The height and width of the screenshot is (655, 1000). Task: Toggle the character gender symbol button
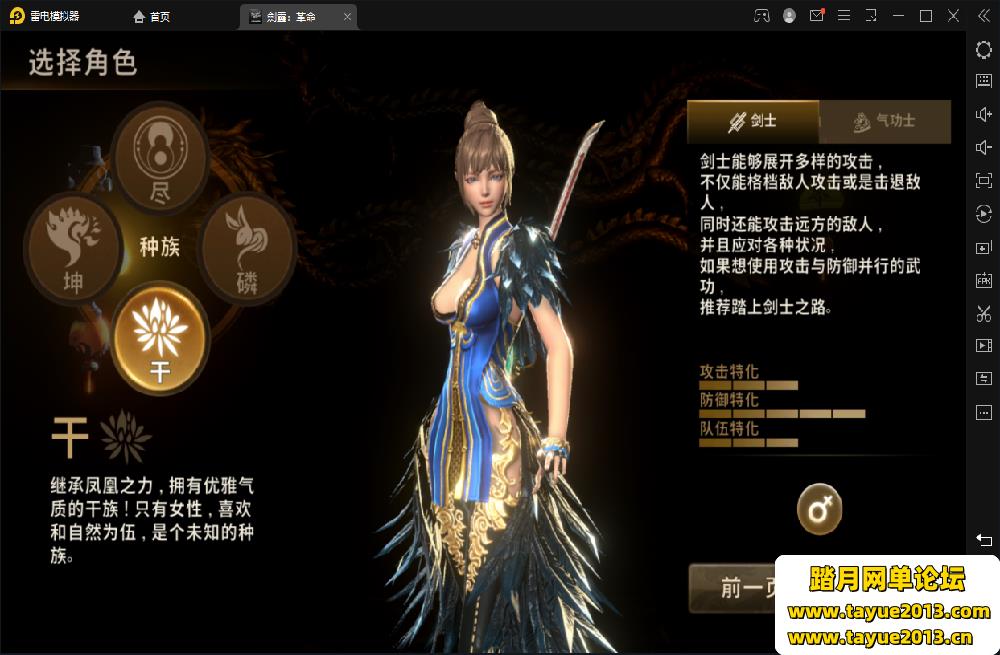coord(819,510)
